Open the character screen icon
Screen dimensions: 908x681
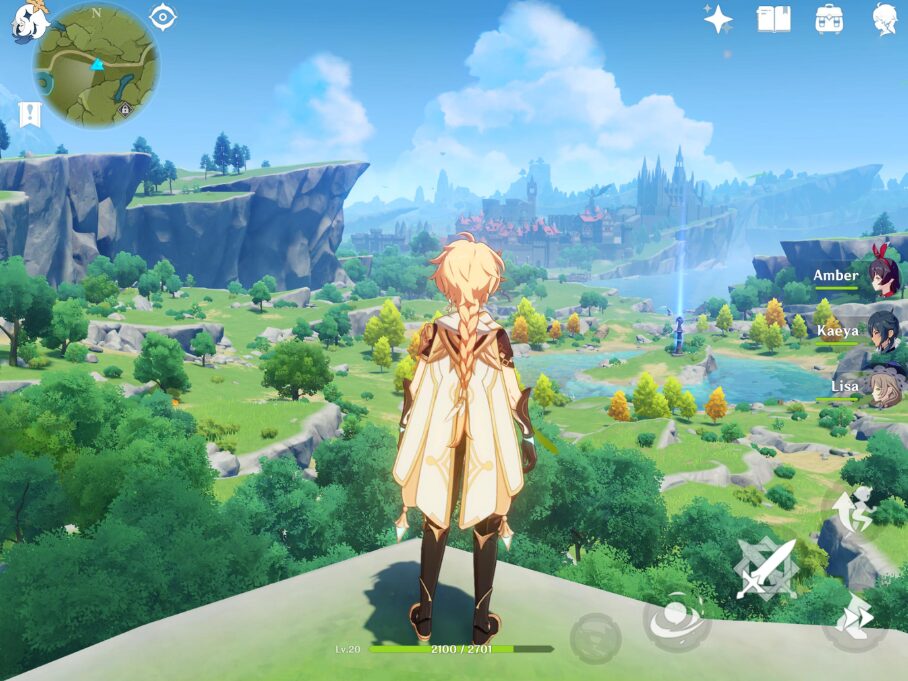[884, 19]
